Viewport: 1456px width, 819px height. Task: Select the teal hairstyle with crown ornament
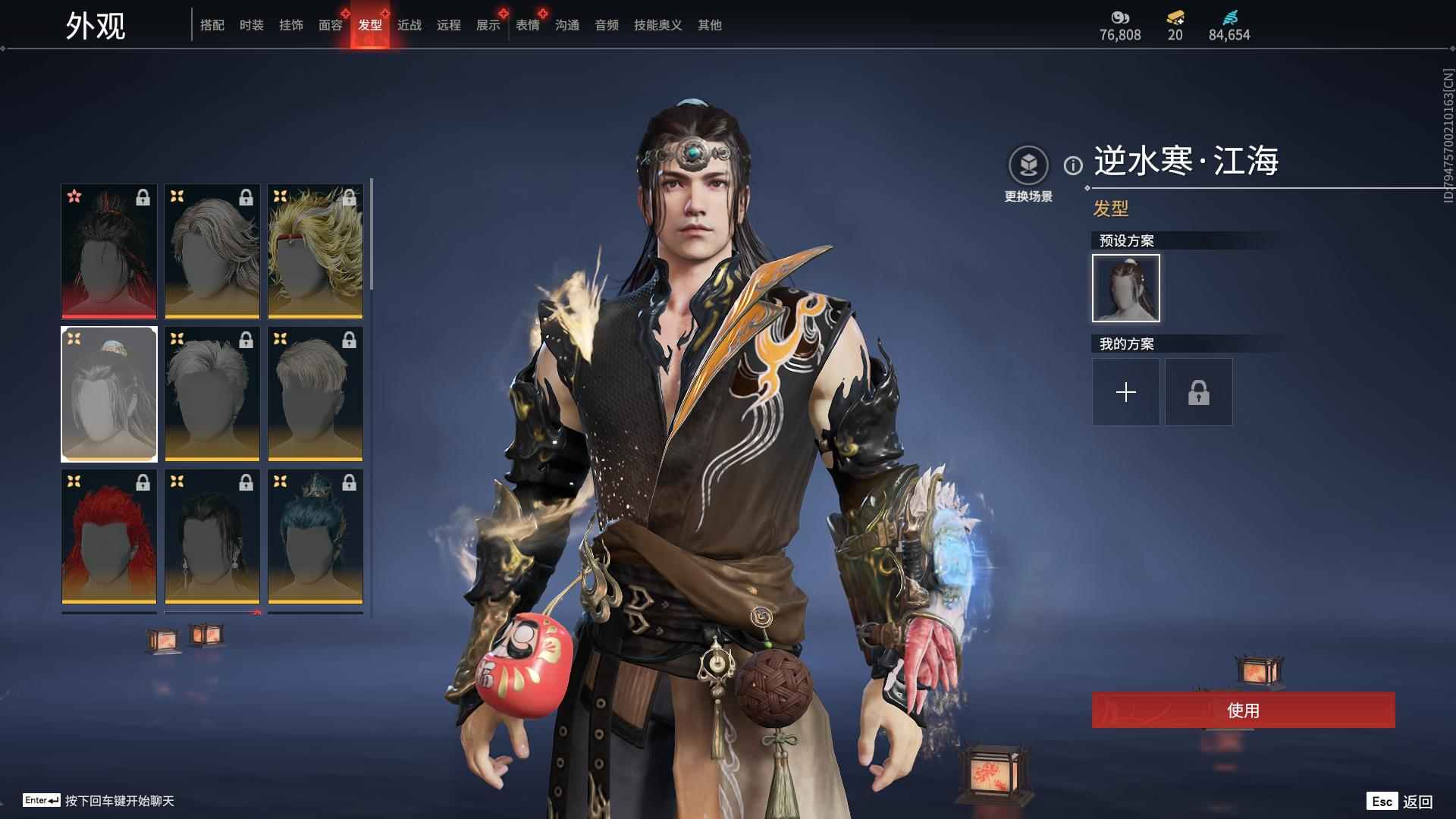tap(315, 537)
